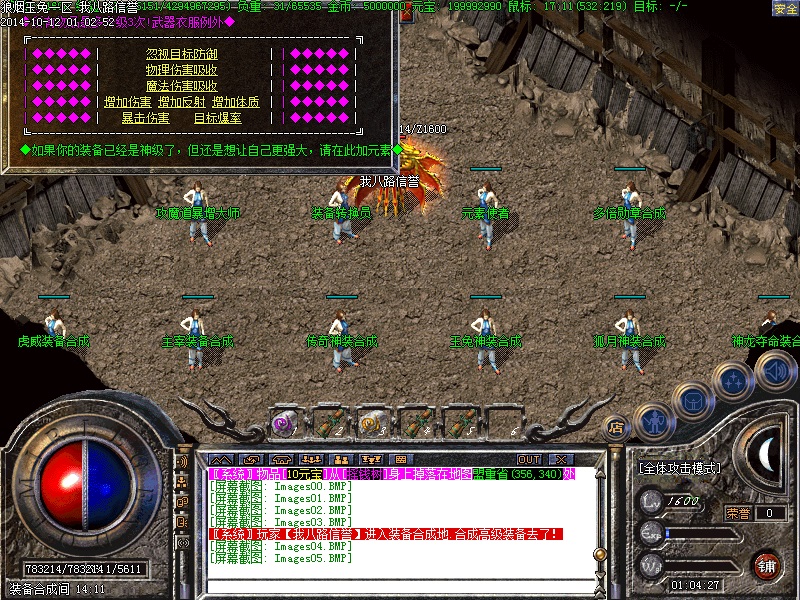This screenshot has height=600, width=800.
Task: Use the yellow scroll in belt slot 3
Action: click(372, 422)
